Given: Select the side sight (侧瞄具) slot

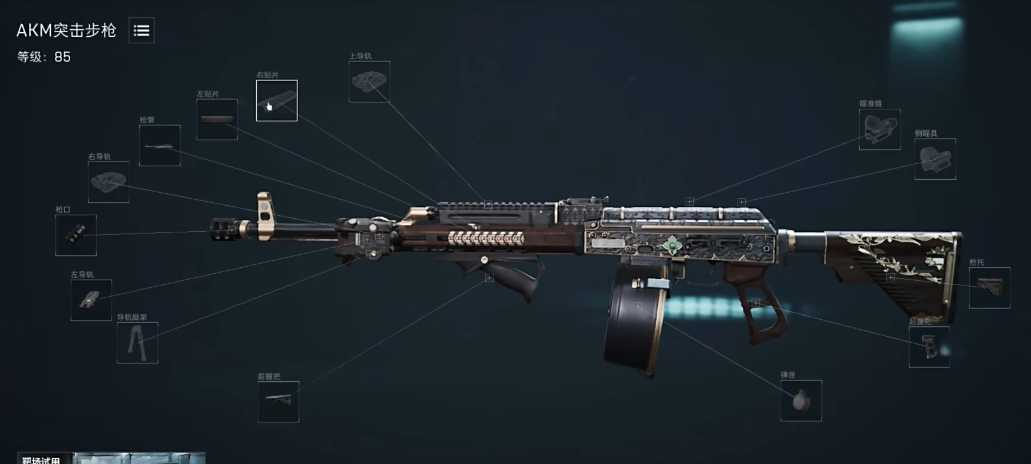Looking at the screenshot, I should pyautogui.click(x=935, y=159).
